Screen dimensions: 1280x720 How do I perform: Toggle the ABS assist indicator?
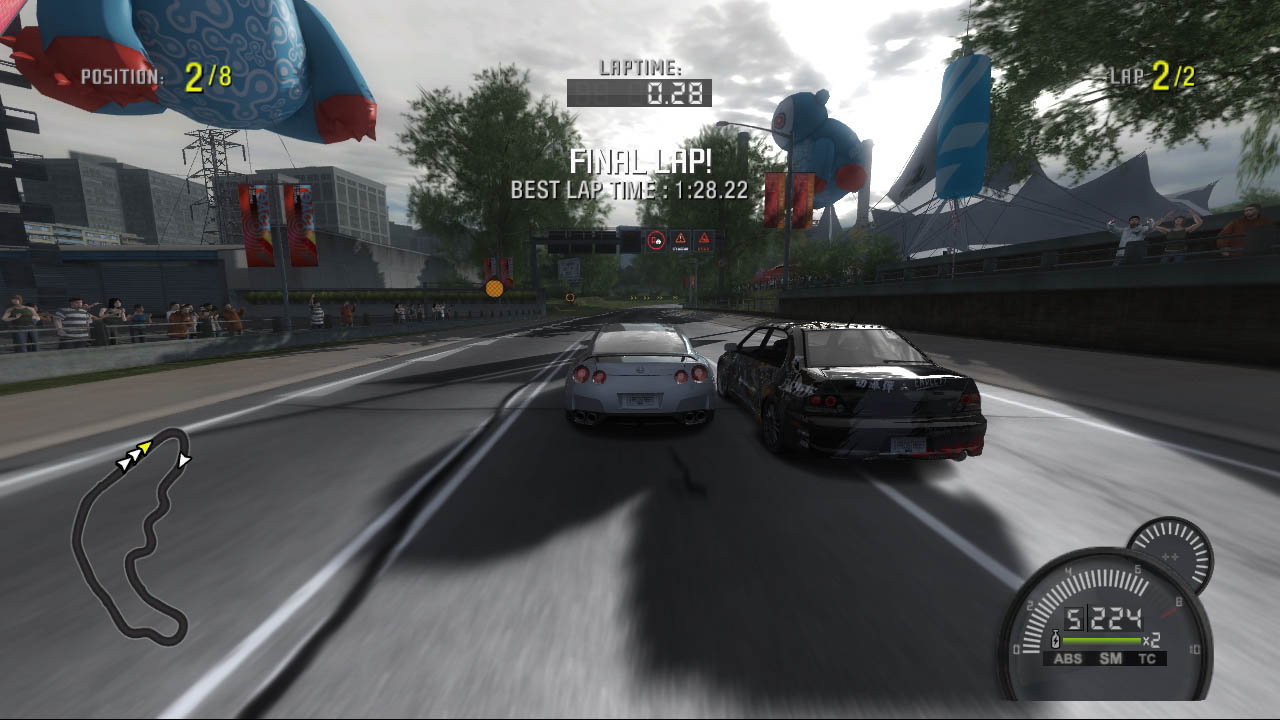pyautogui.click(x=1068, y=658)
